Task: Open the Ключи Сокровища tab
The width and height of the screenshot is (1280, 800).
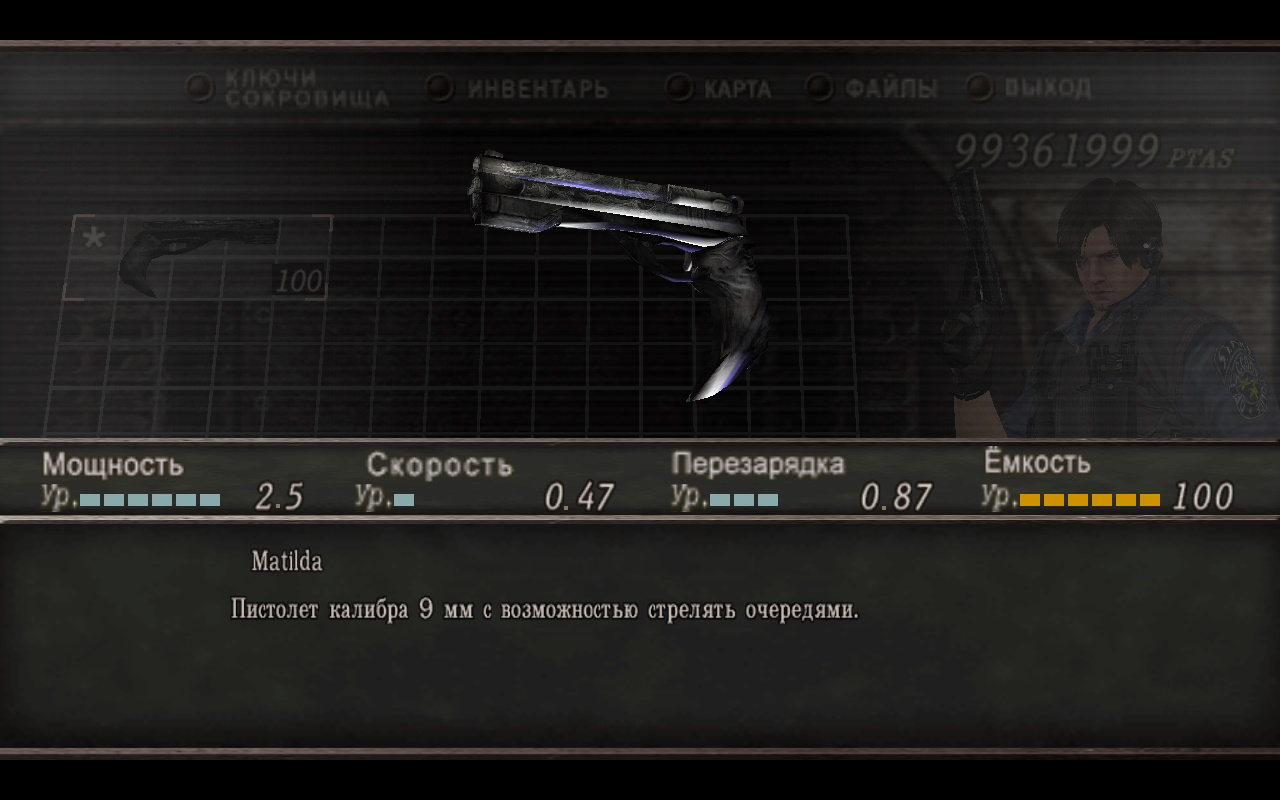Action: (305, 88)
